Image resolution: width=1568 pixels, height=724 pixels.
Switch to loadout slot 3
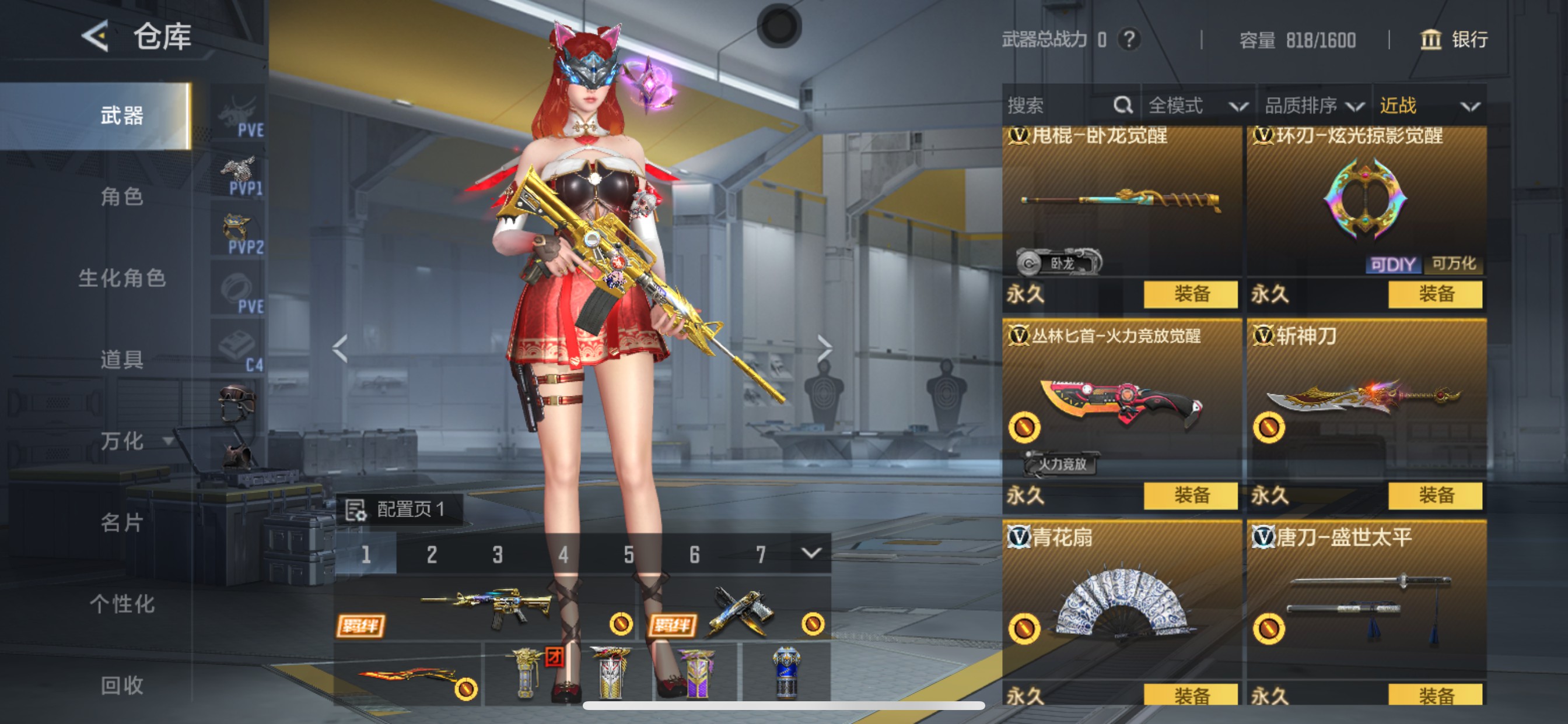coord(498,554)
